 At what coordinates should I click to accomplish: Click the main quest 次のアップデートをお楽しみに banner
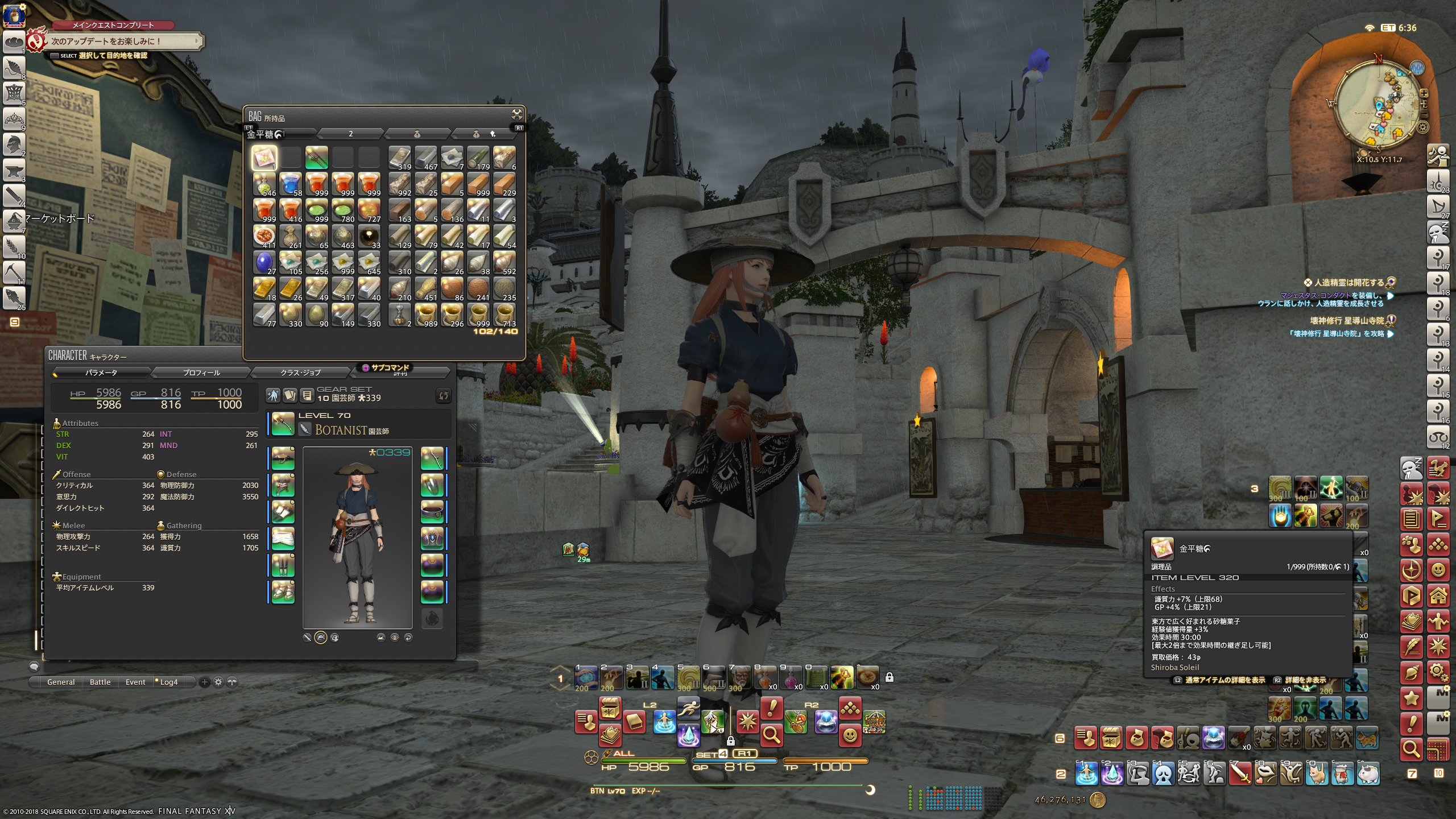point(122,41)
